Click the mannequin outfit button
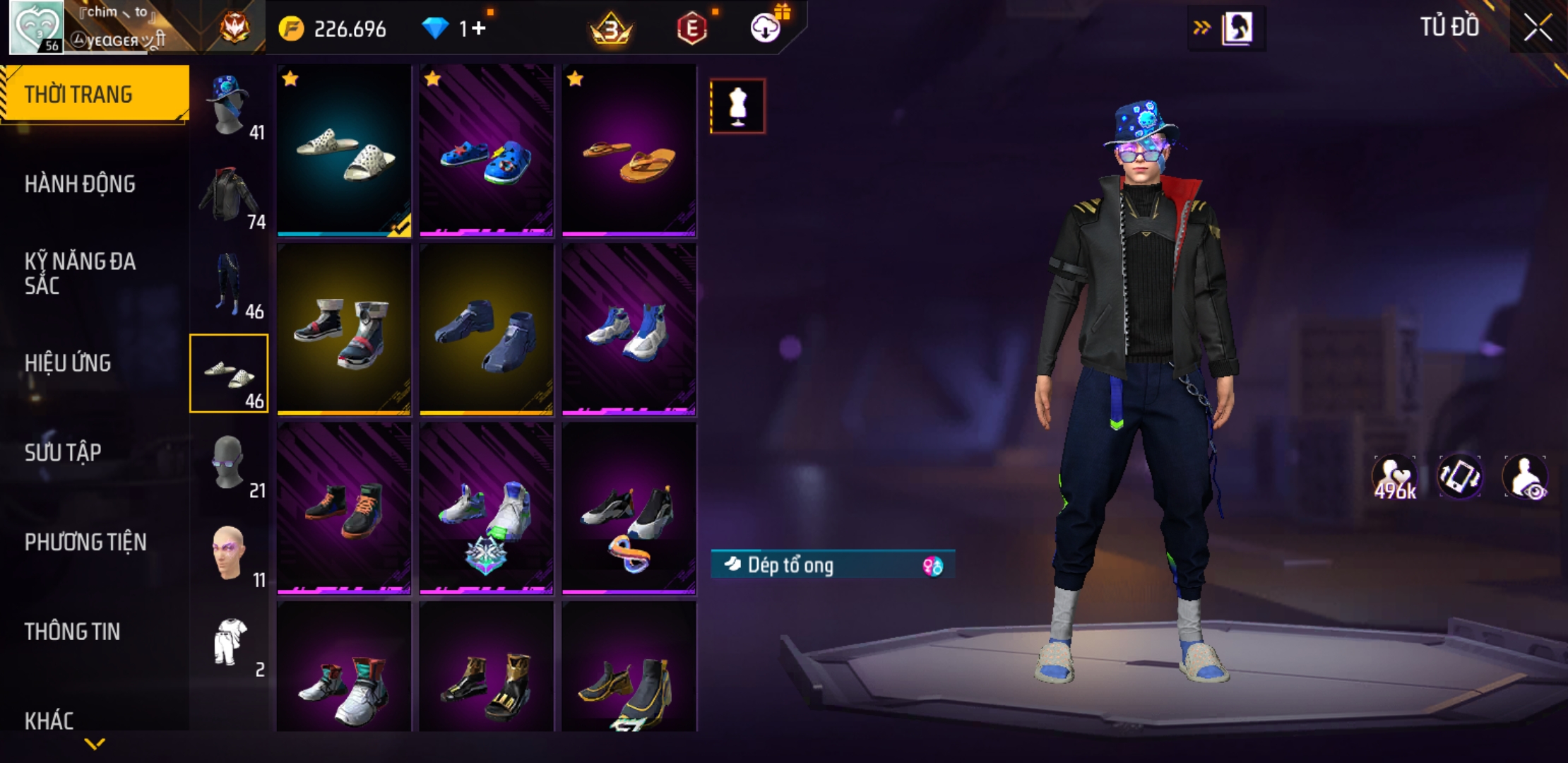Image resolution: width=1568 pixels, height=763 pixels. (x=737, y=107)
